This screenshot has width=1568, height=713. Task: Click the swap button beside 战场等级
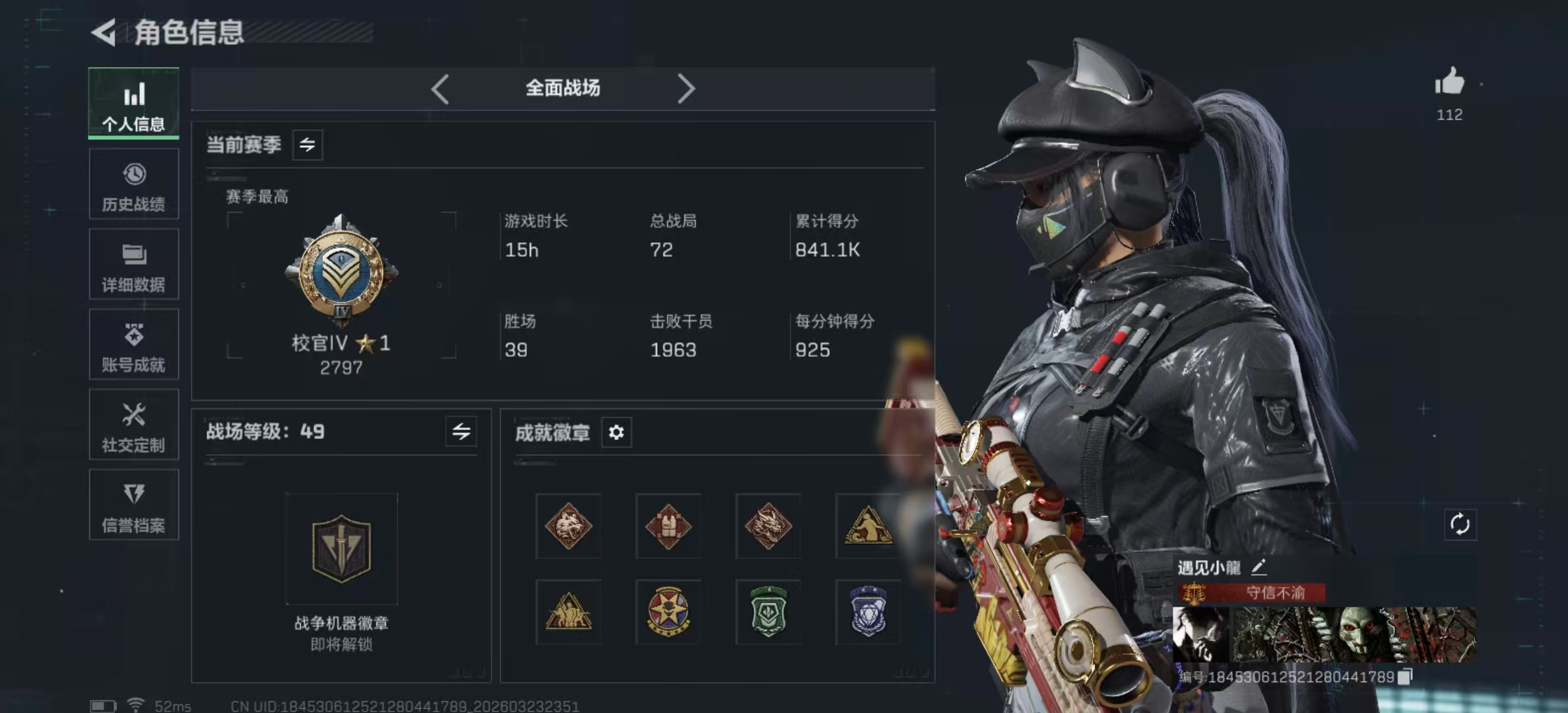pyautogui.click(x=461, y=432)
